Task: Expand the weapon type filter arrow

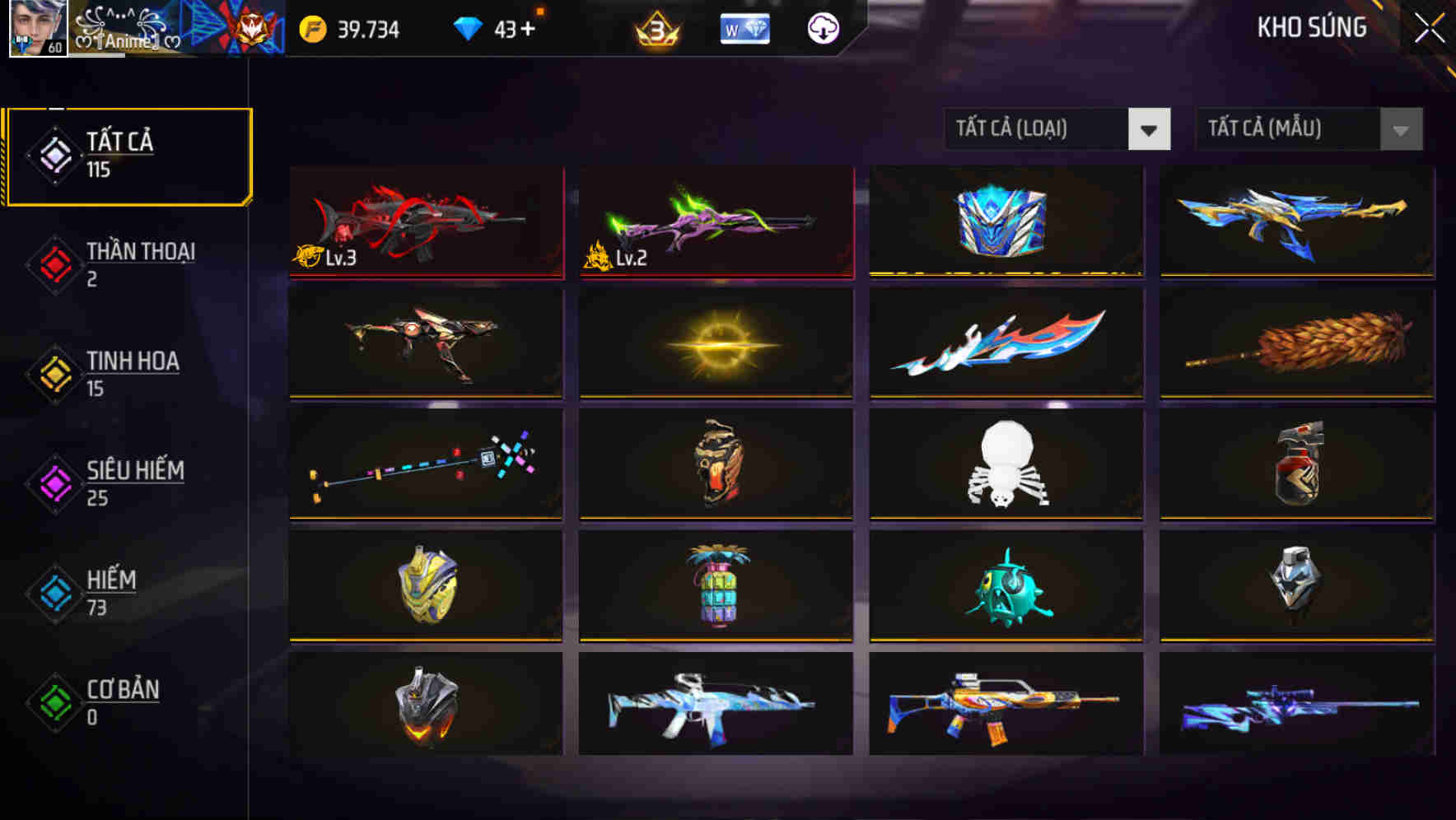Action: 1150,129
